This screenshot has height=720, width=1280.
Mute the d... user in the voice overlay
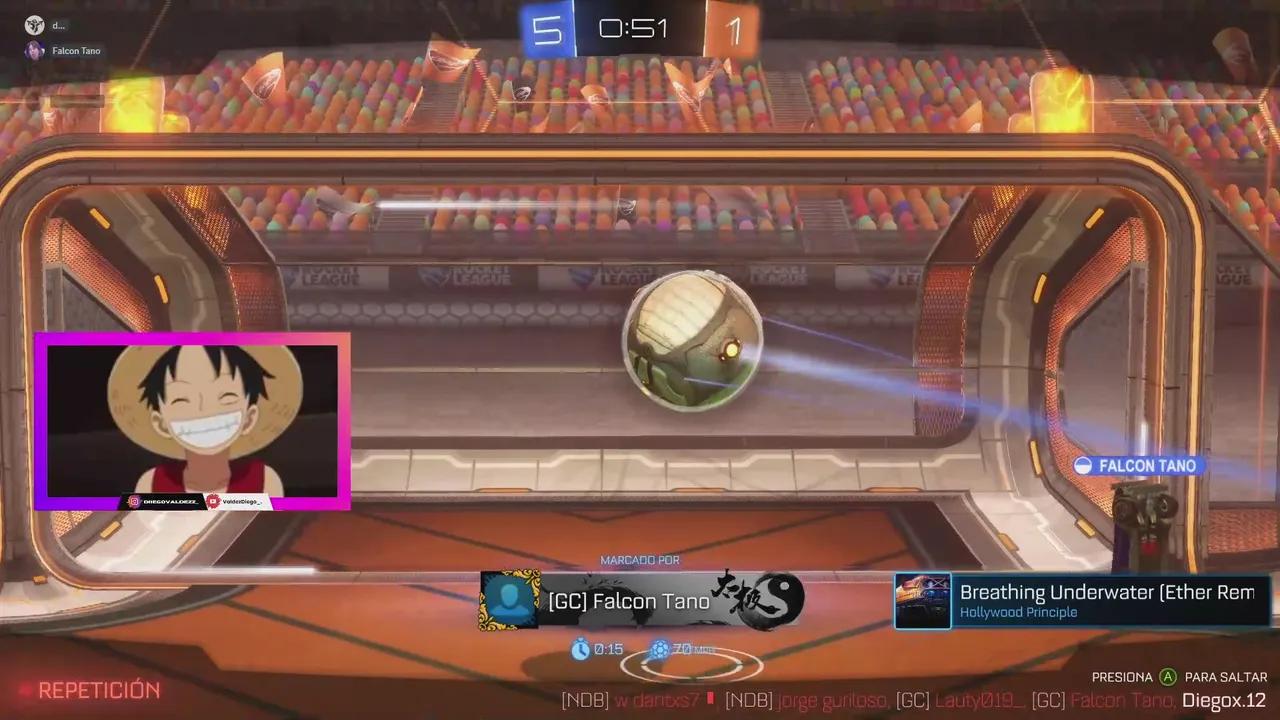coord(34,25)
